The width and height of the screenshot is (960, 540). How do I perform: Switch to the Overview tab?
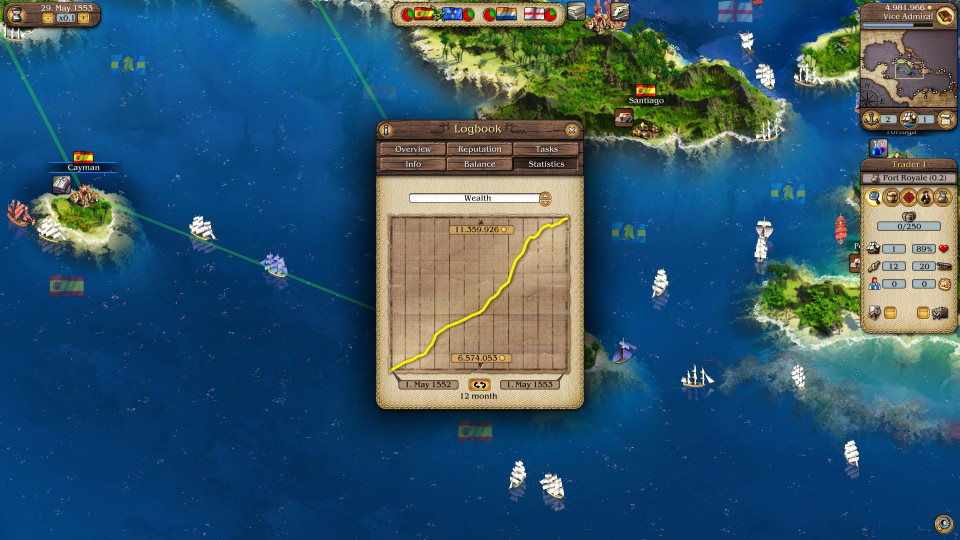click(x=413, y=149)
